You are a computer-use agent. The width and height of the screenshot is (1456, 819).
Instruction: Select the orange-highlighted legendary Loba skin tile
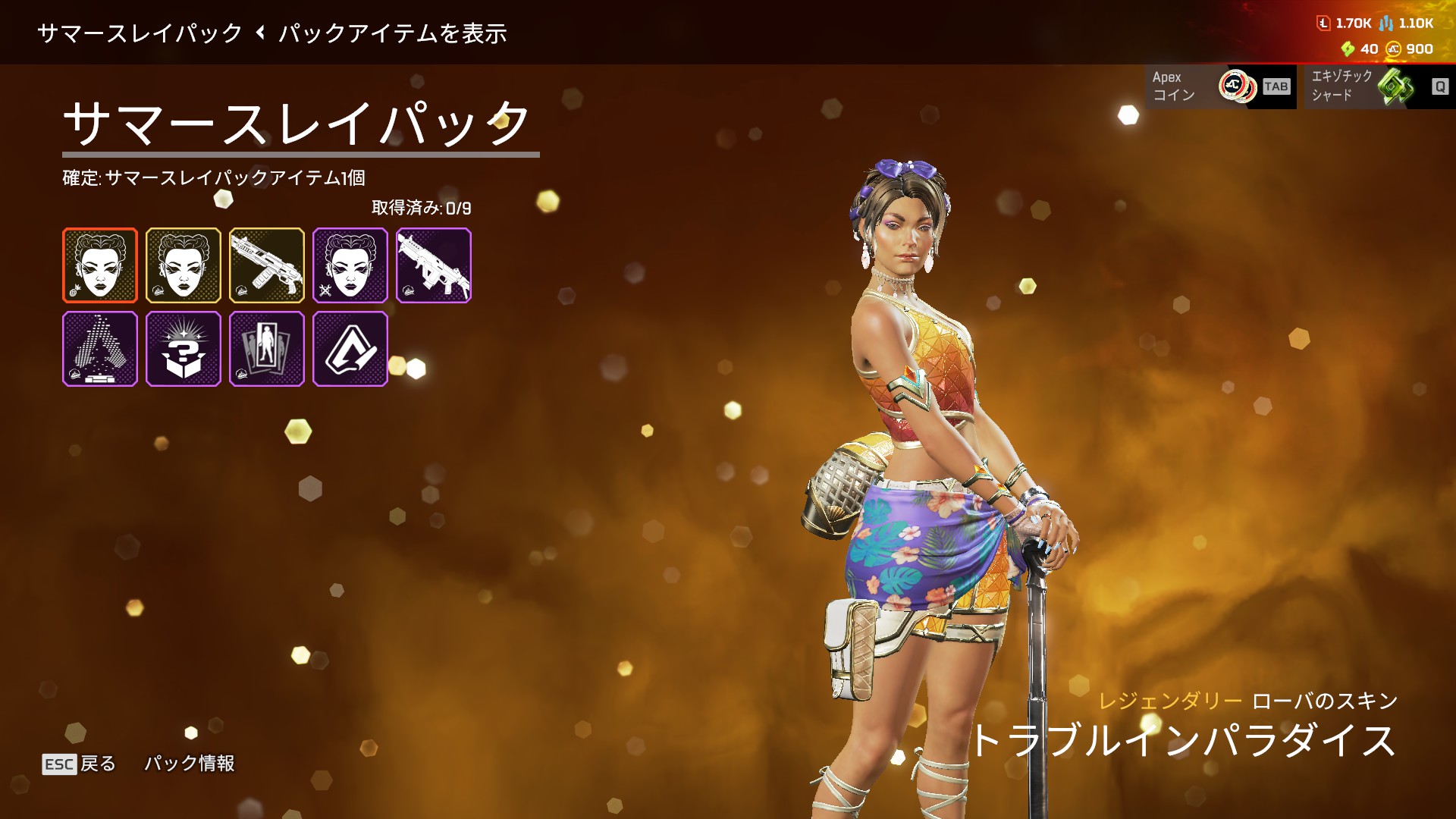(x=100, y=265)
